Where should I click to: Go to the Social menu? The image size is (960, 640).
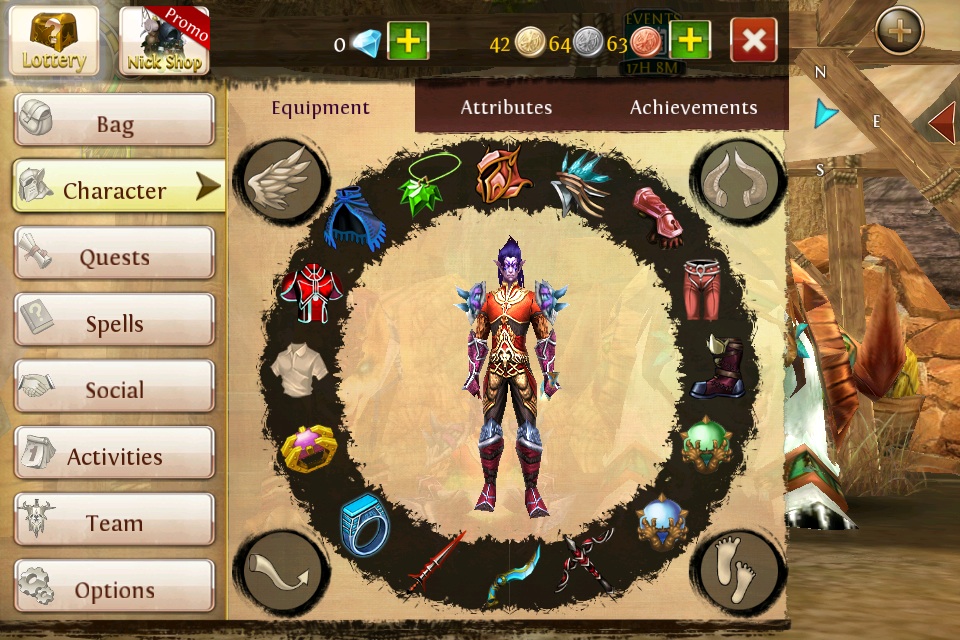[114, 388]
